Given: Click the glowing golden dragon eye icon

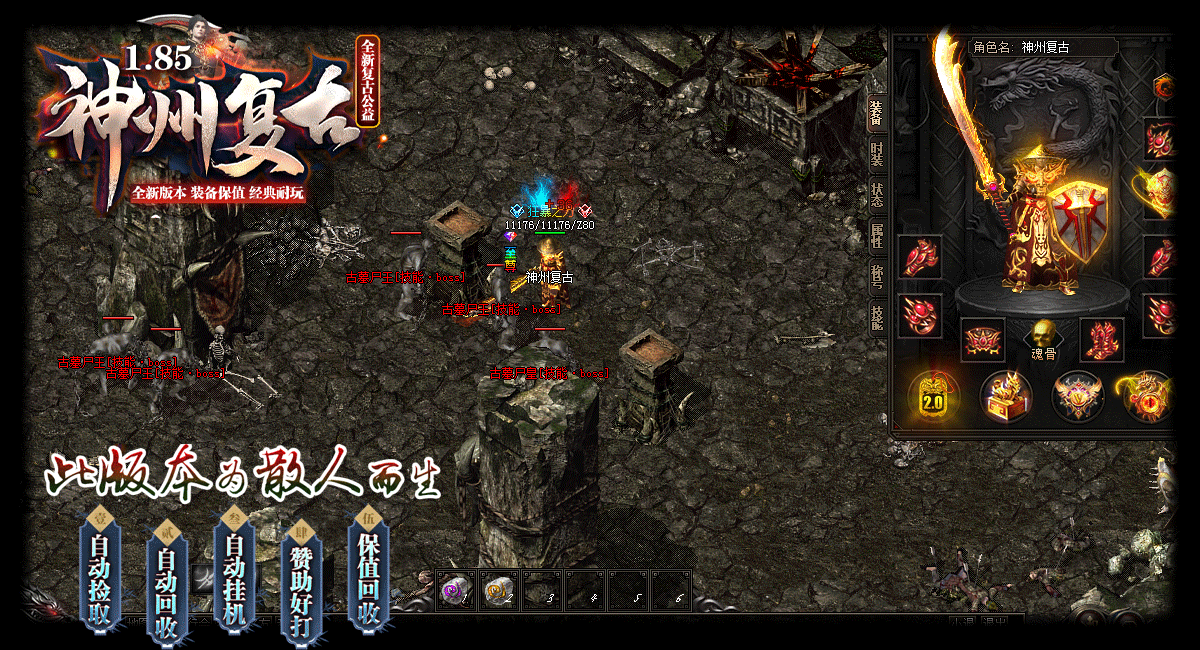Looking at the screenshot, I should coord(1147,396).
